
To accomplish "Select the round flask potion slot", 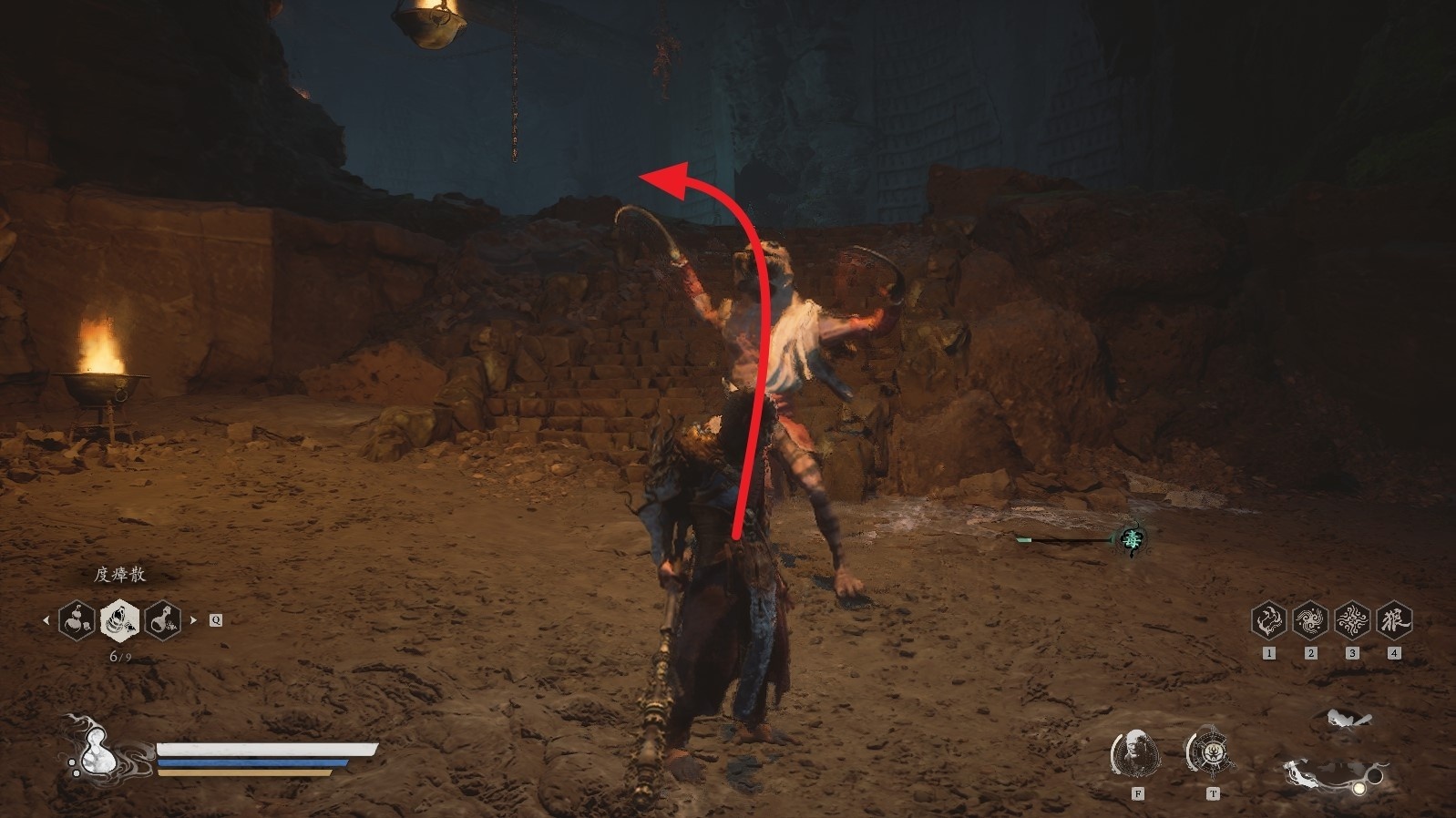I will point(162,620).
